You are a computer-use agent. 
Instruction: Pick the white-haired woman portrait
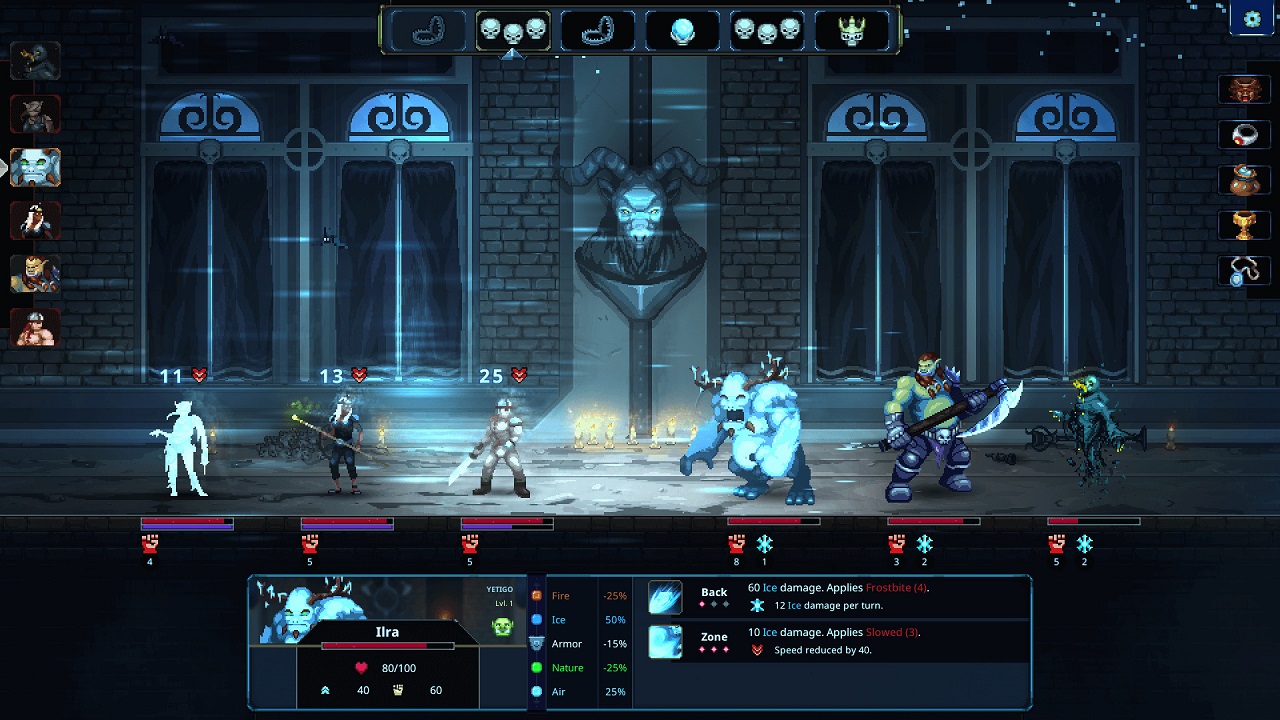tap(35, 221)
